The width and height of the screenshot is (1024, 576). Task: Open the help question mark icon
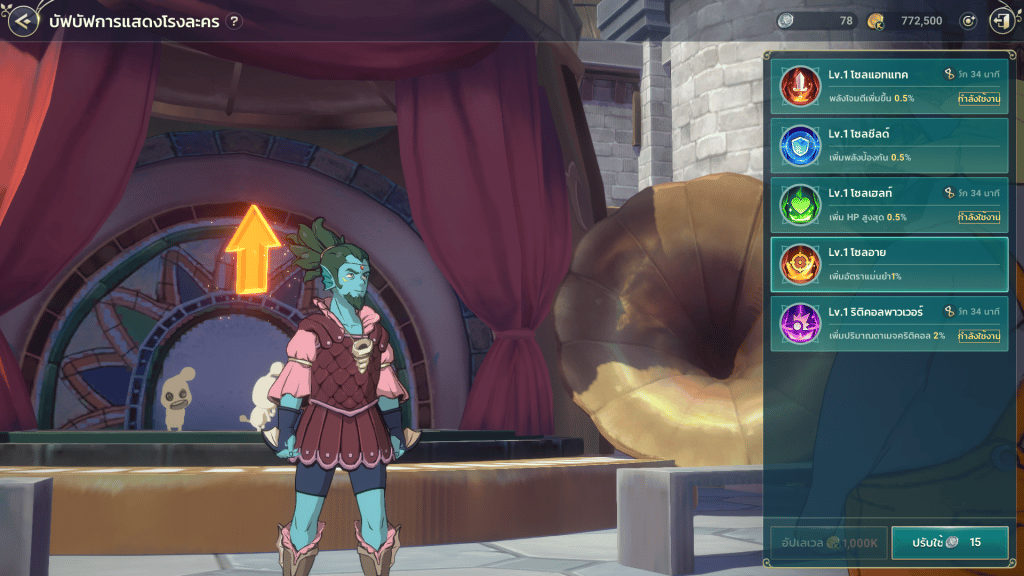234,21
